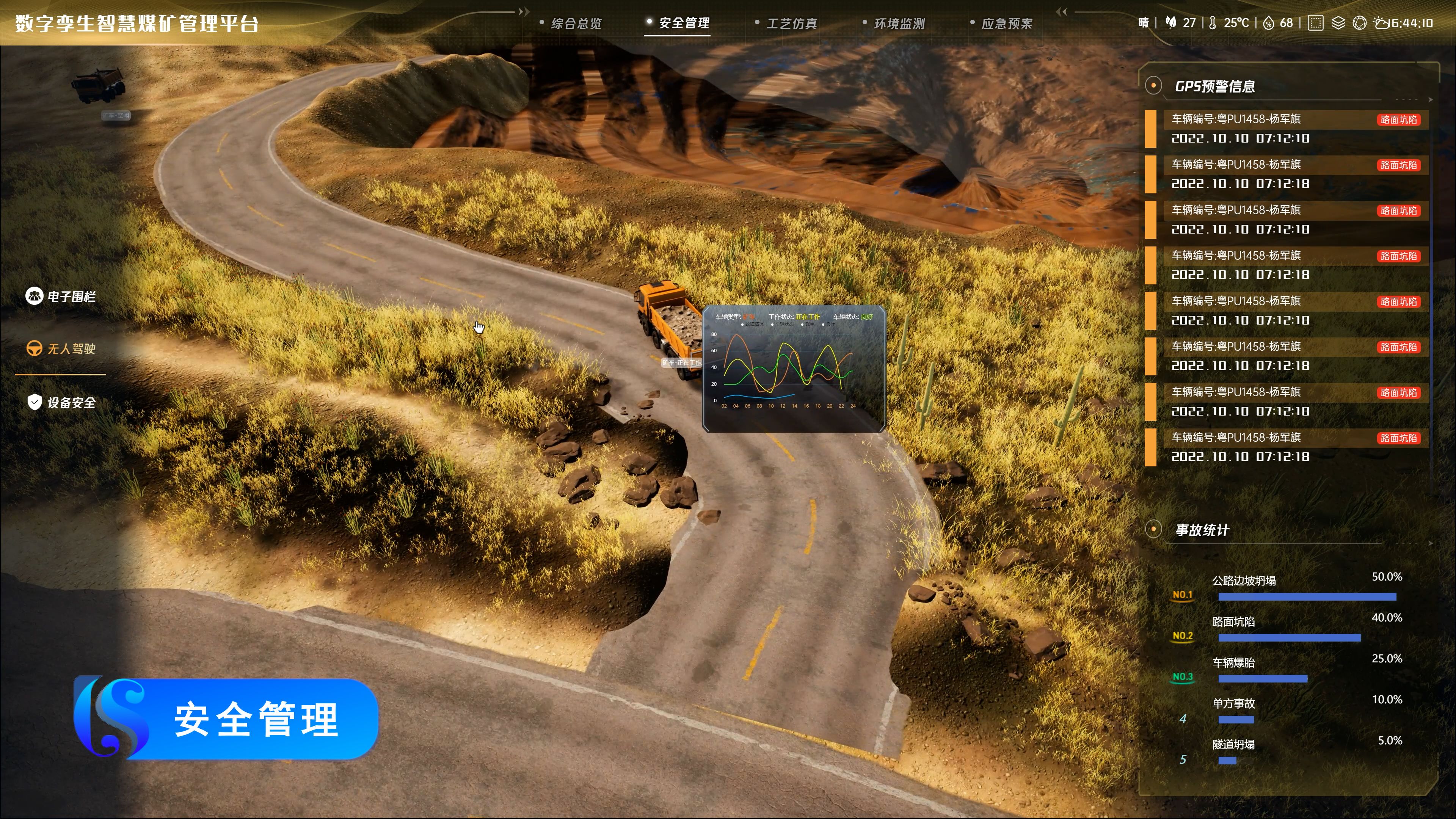Switch to the 综合总览 overview tab
The width and height of the screenshot is (1456, 819).
tap(576, 23)
